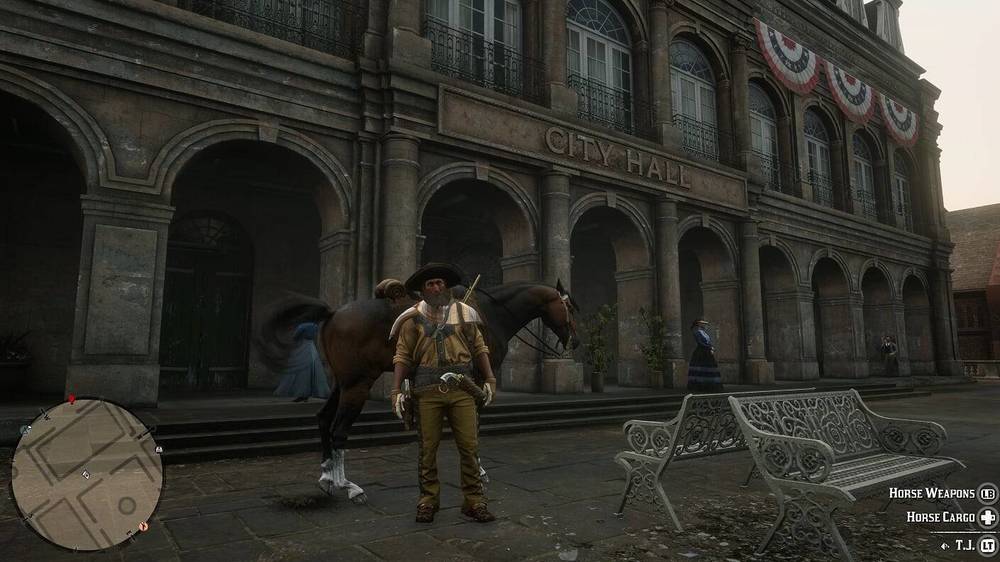Select the red marker atop the minimap
This screenshot has height=562, width=1000.
(x=71, y=399)
